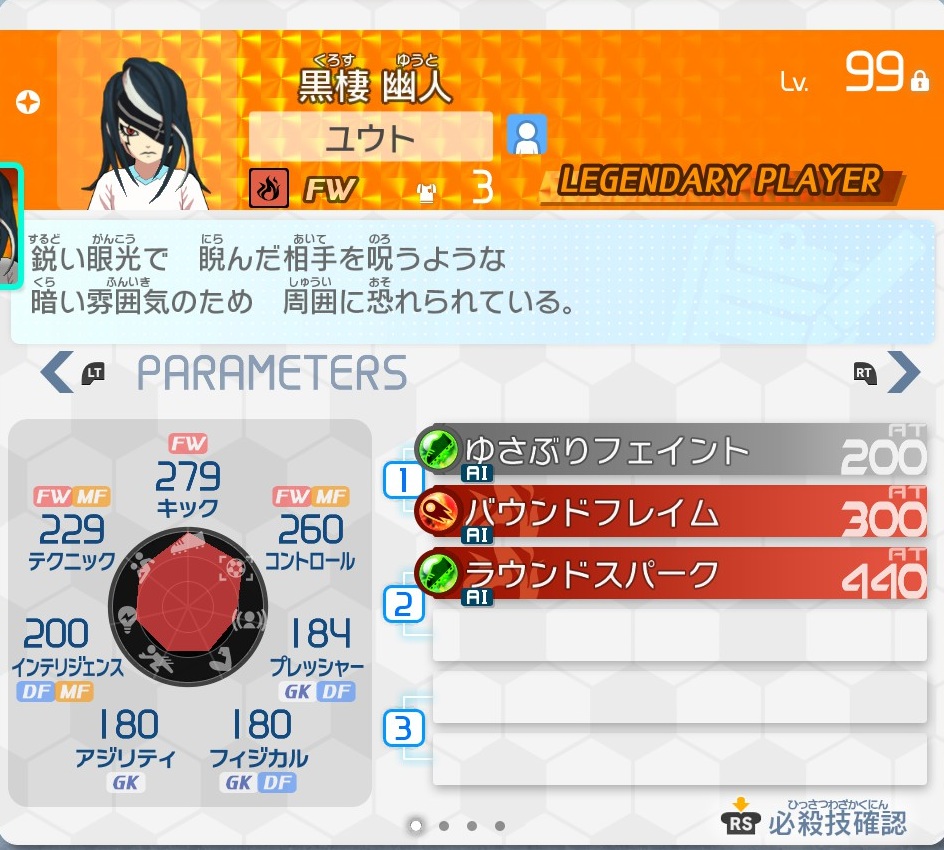The height and width of the screenshot is (850, 944).
Task: Click the ユウト nickname field
Action: click(x=370, y=137)
